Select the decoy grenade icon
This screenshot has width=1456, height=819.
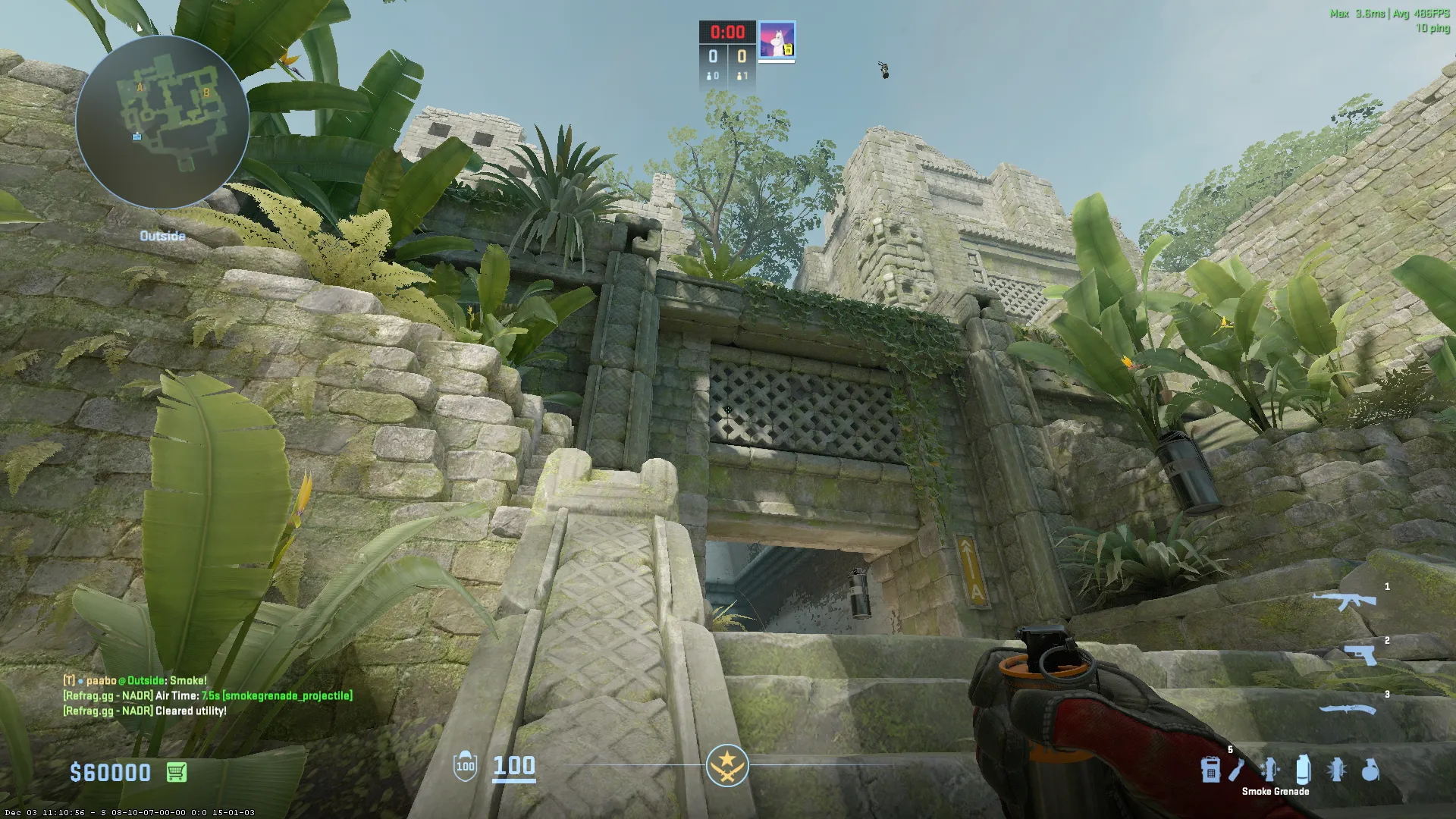click(1269, 770)
